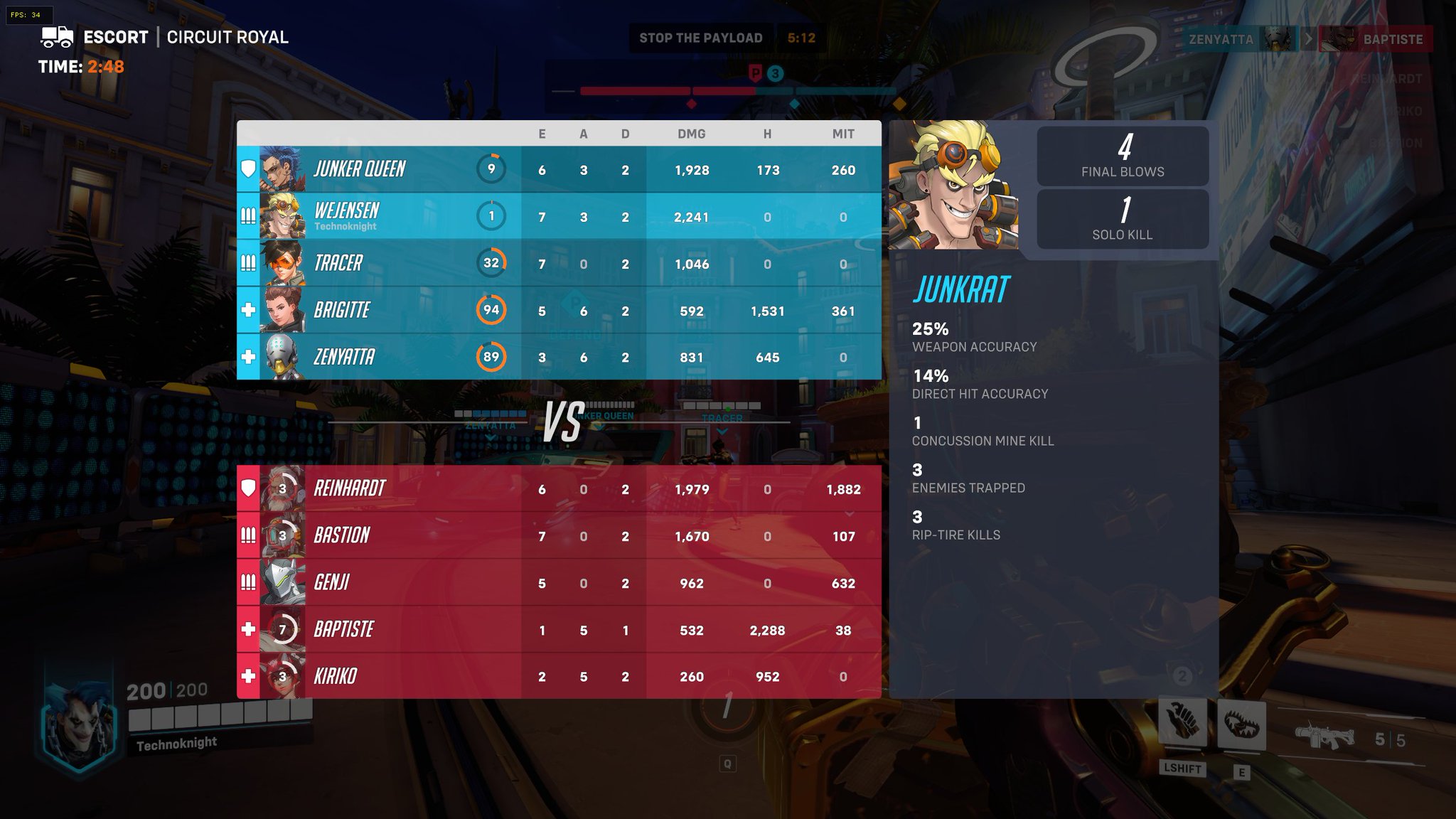Expand the DMG column header
This screenshot has height=819, width=1456.
pos(692,133)
